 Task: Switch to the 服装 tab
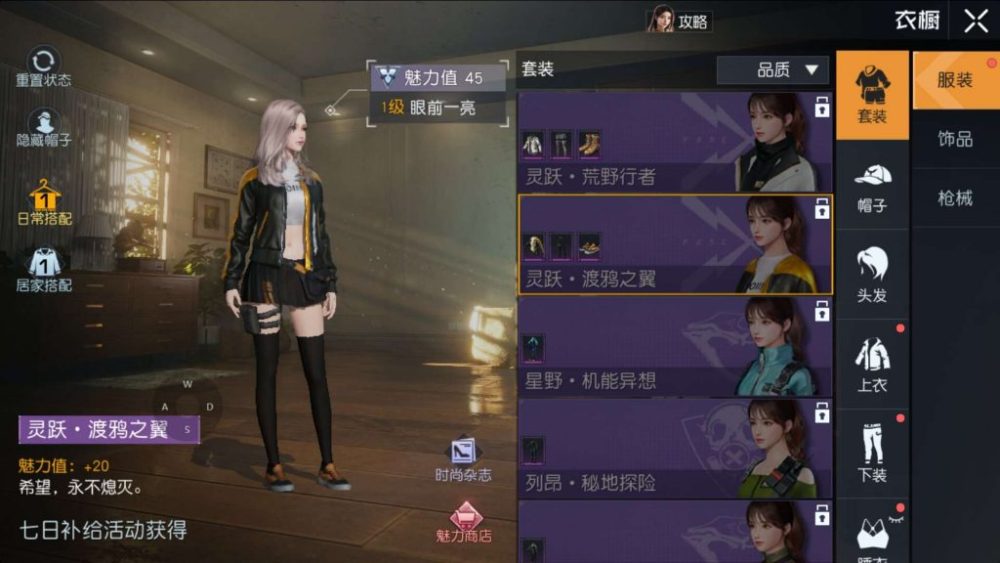[955, 80]
